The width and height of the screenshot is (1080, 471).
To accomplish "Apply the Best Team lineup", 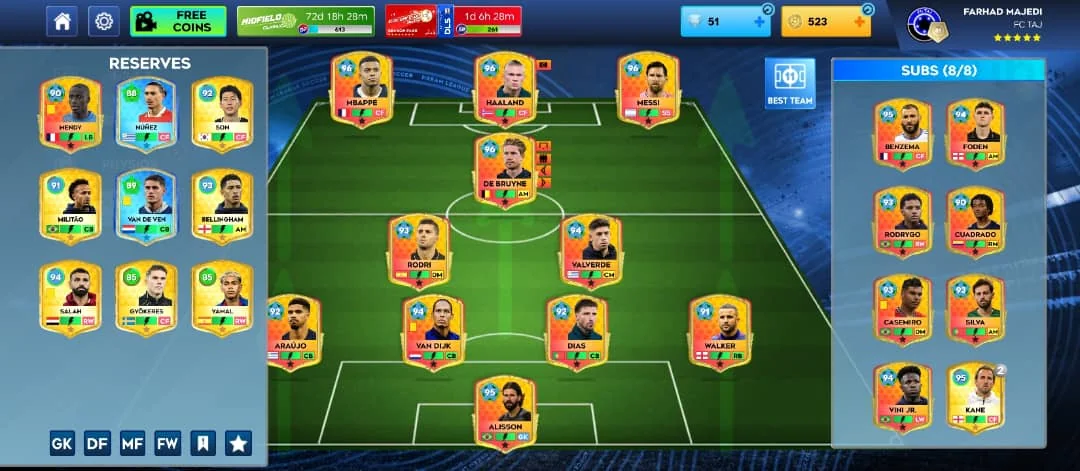I will [x=790, y=83].
